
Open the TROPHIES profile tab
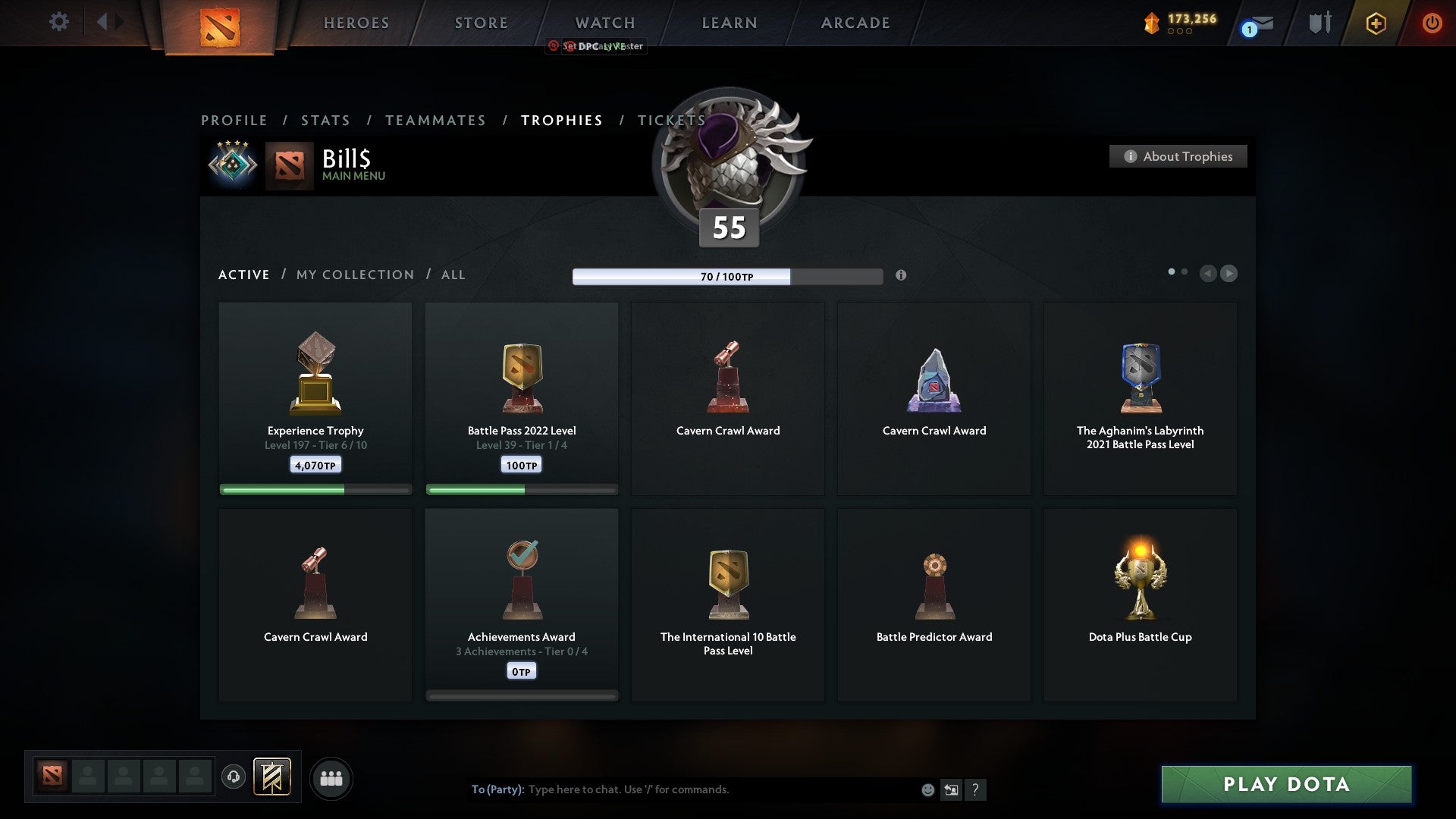click(561, 120)
